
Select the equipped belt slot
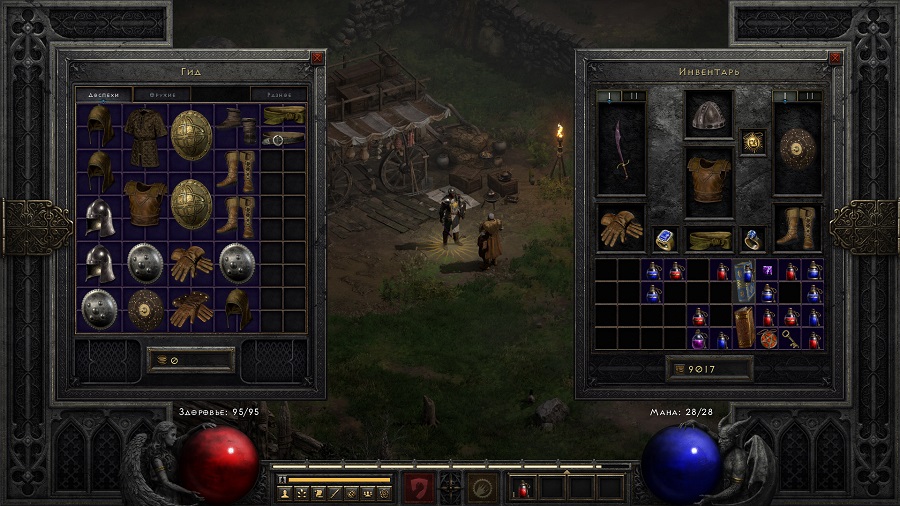tap(709, 239)
